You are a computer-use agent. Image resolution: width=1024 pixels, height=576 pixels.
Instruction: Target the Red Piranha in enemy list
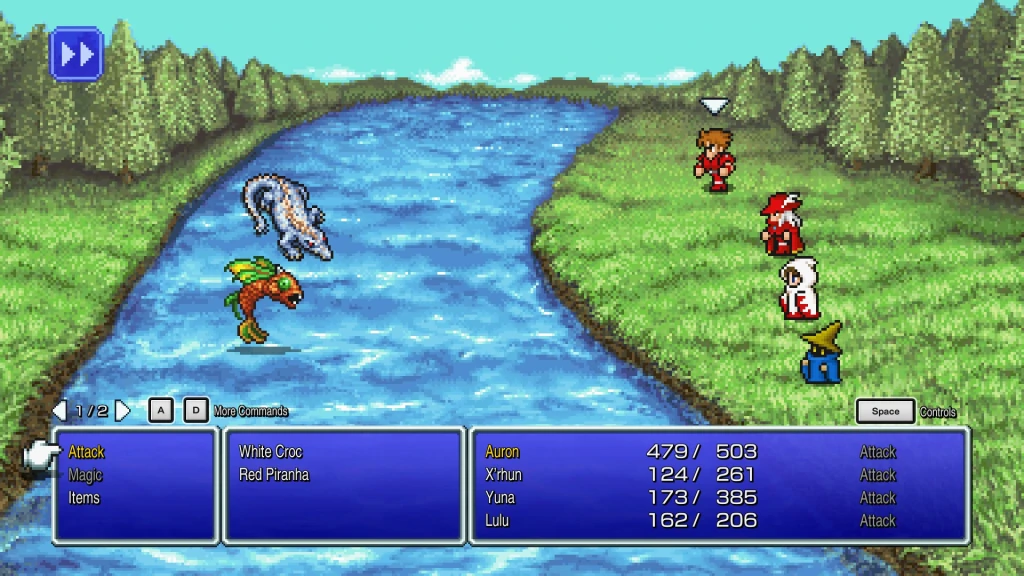tap(274, 475)
